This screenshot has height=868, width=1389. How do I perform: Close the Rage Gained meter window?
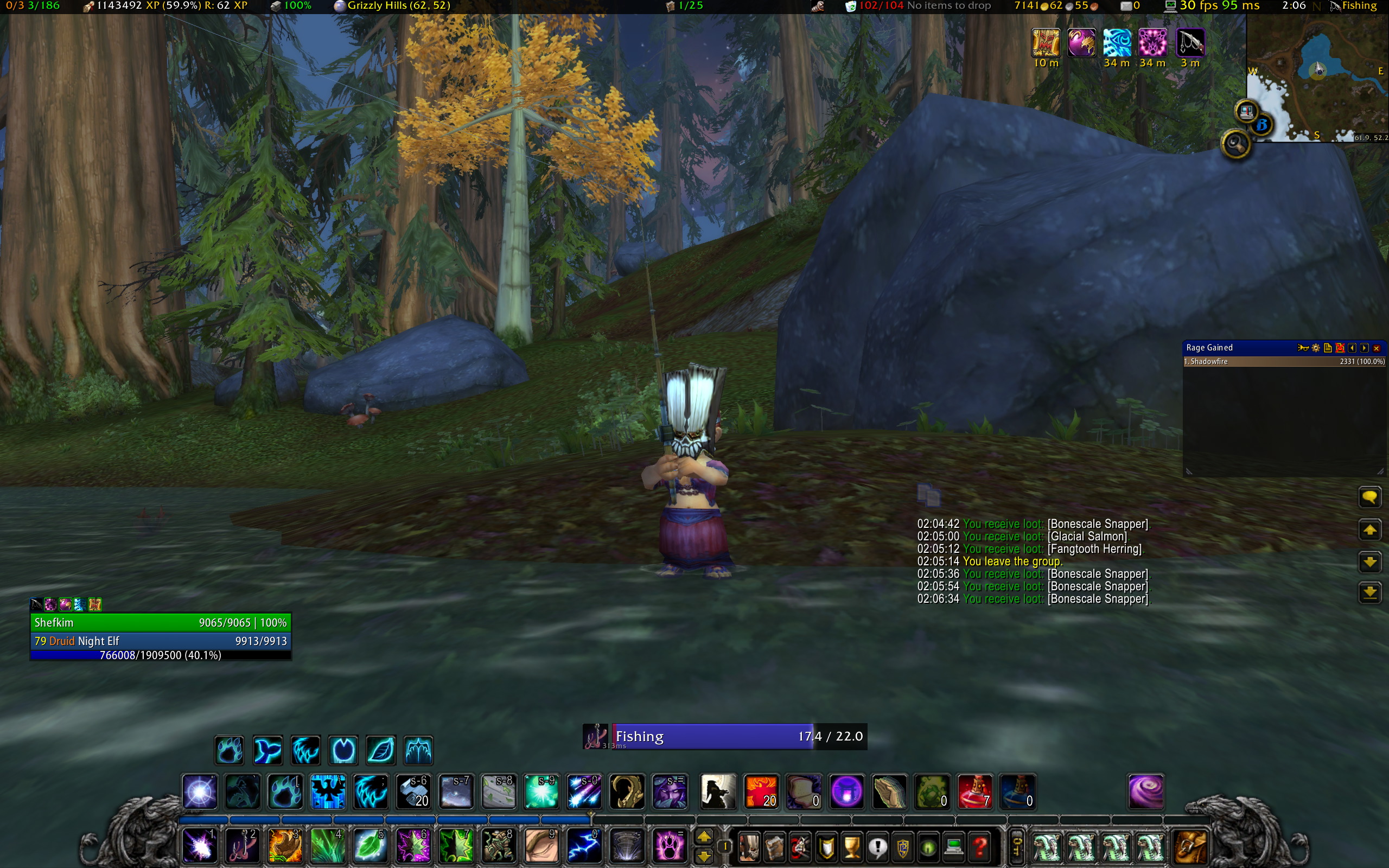coord(1377,348)
